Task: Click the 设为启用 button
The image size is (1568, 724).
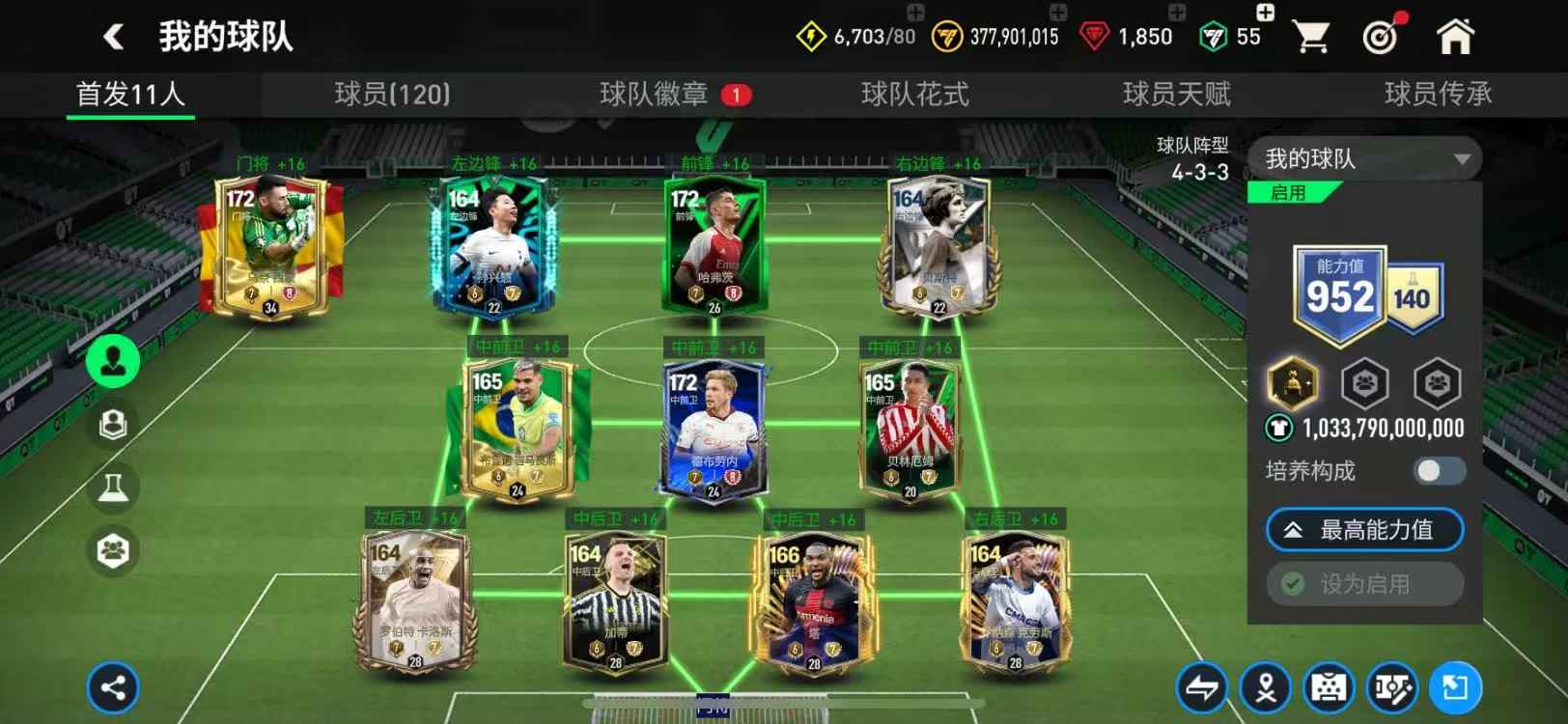Action: pos(1364,584)
